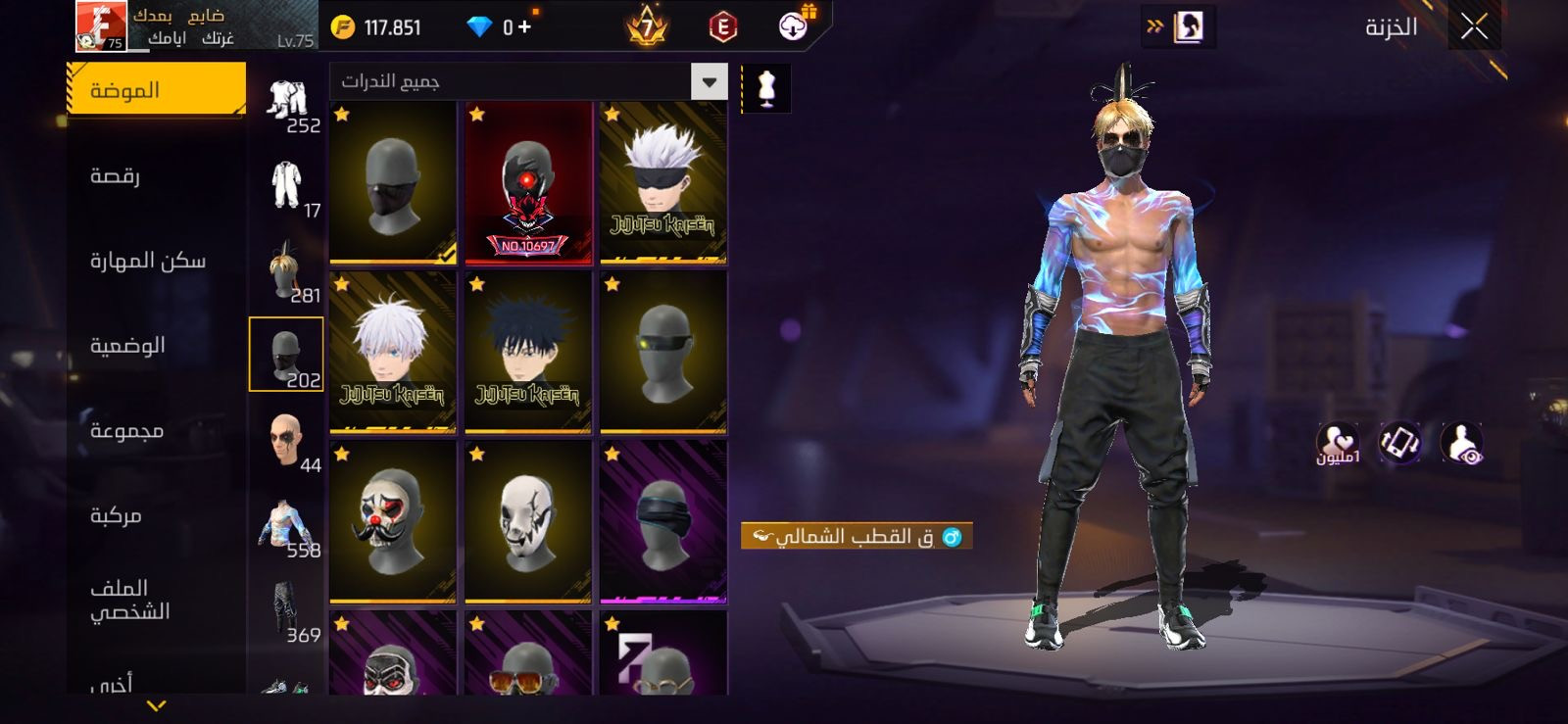
Task: Choose the yellow visor head item
Action: pyautogui.click(x=663, y=353)
